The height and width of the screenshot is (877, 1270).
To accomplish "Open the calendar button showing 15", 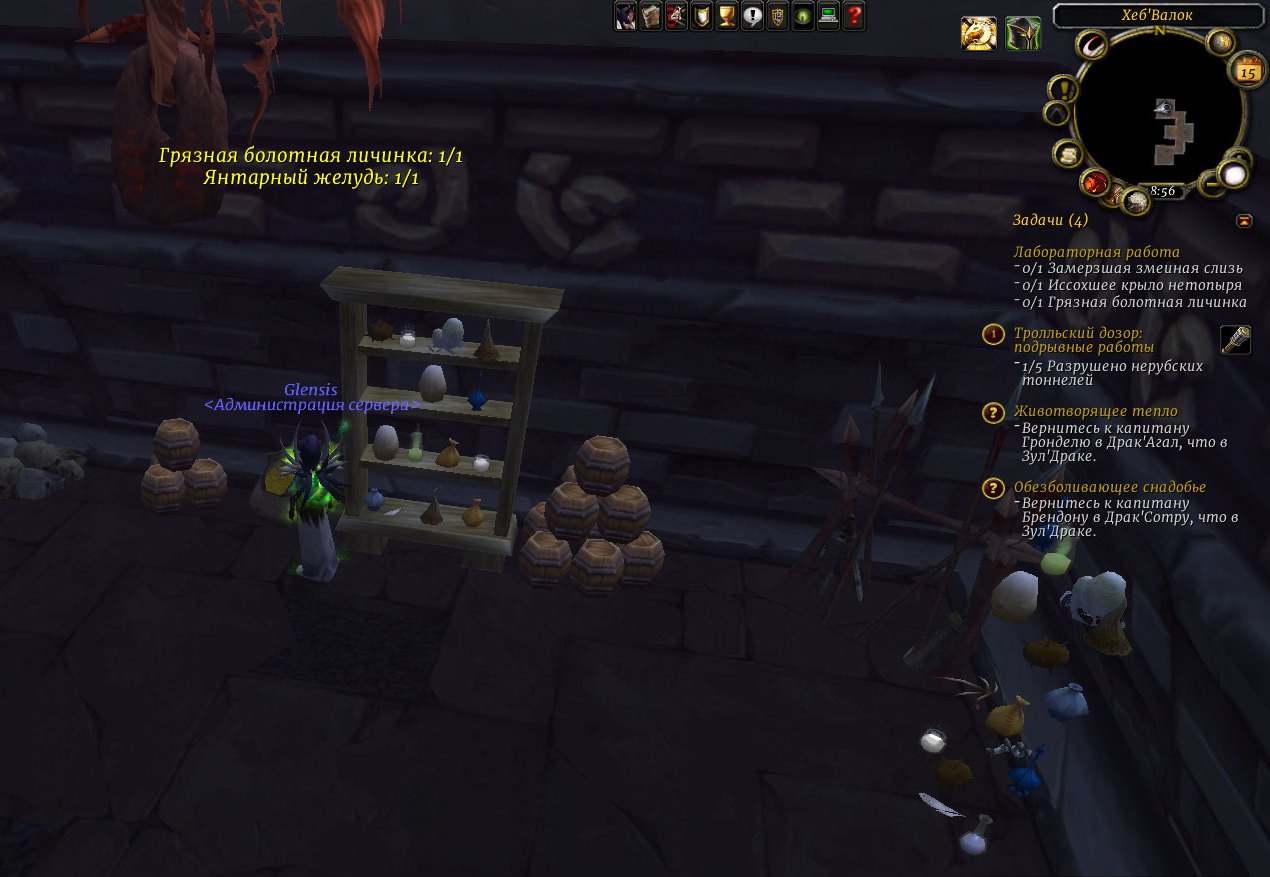I will 1247,71.
